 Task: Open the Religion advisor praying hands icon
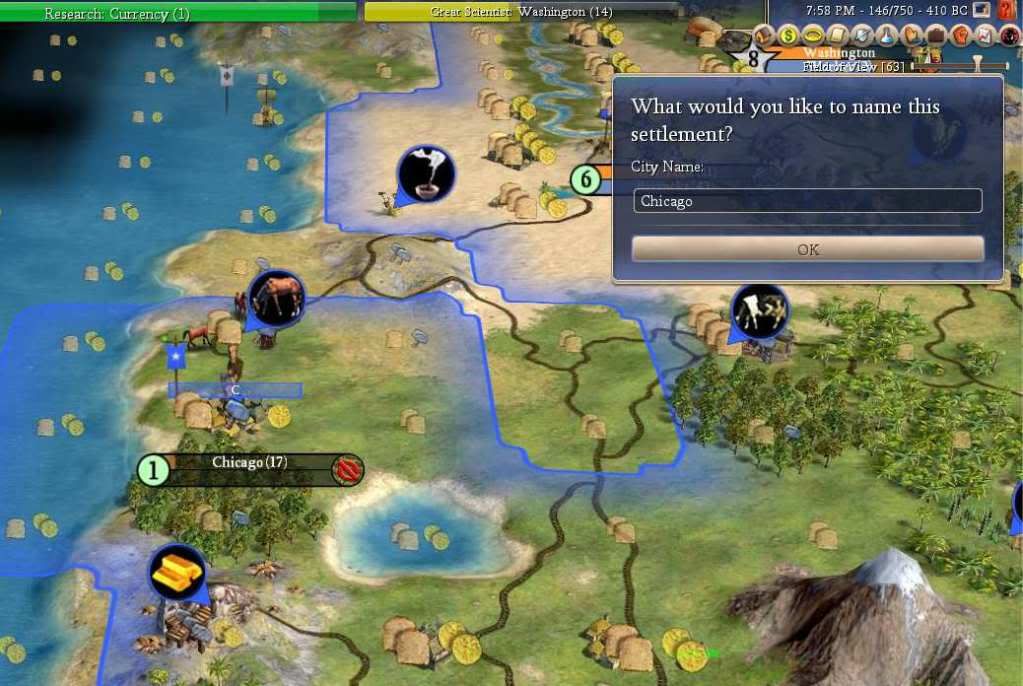tap(911, 35)
